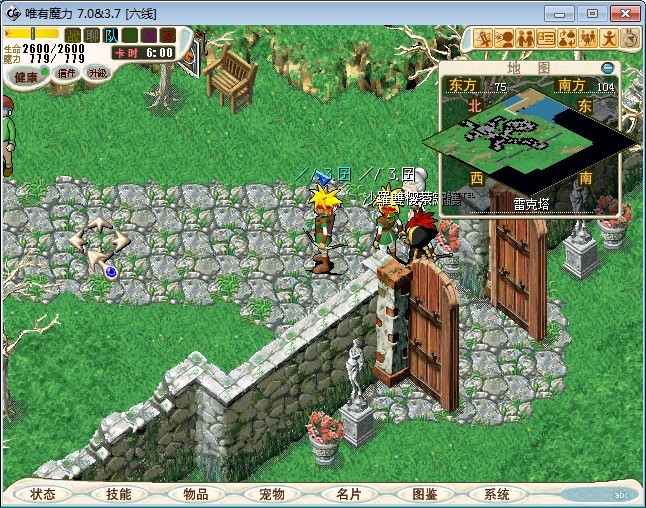Toggle the 战 battle mode icon
The image size is (646, 508).
[x=73, y=36]
